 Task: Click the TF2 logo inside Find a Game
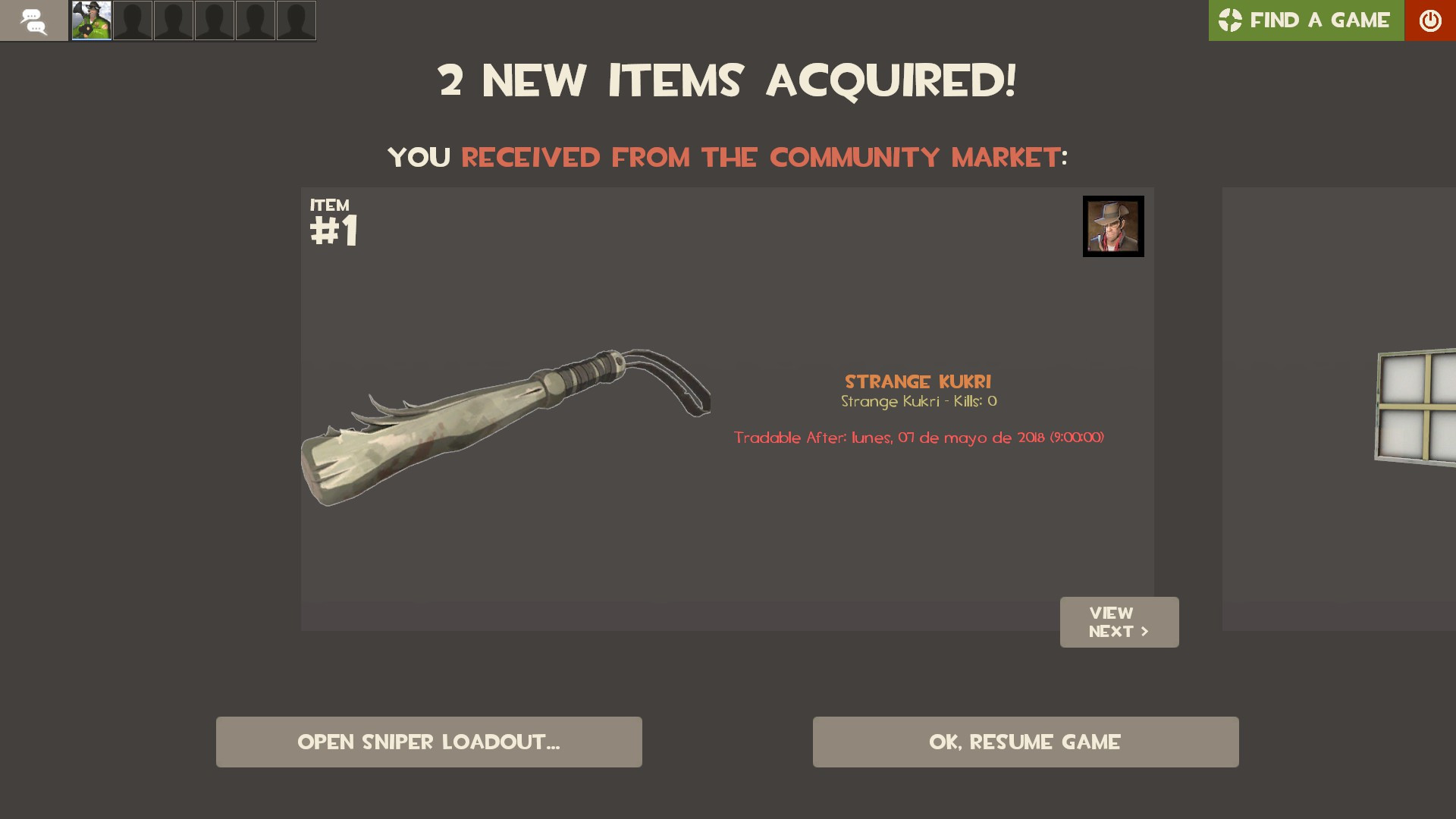(x=1231, y=20)
